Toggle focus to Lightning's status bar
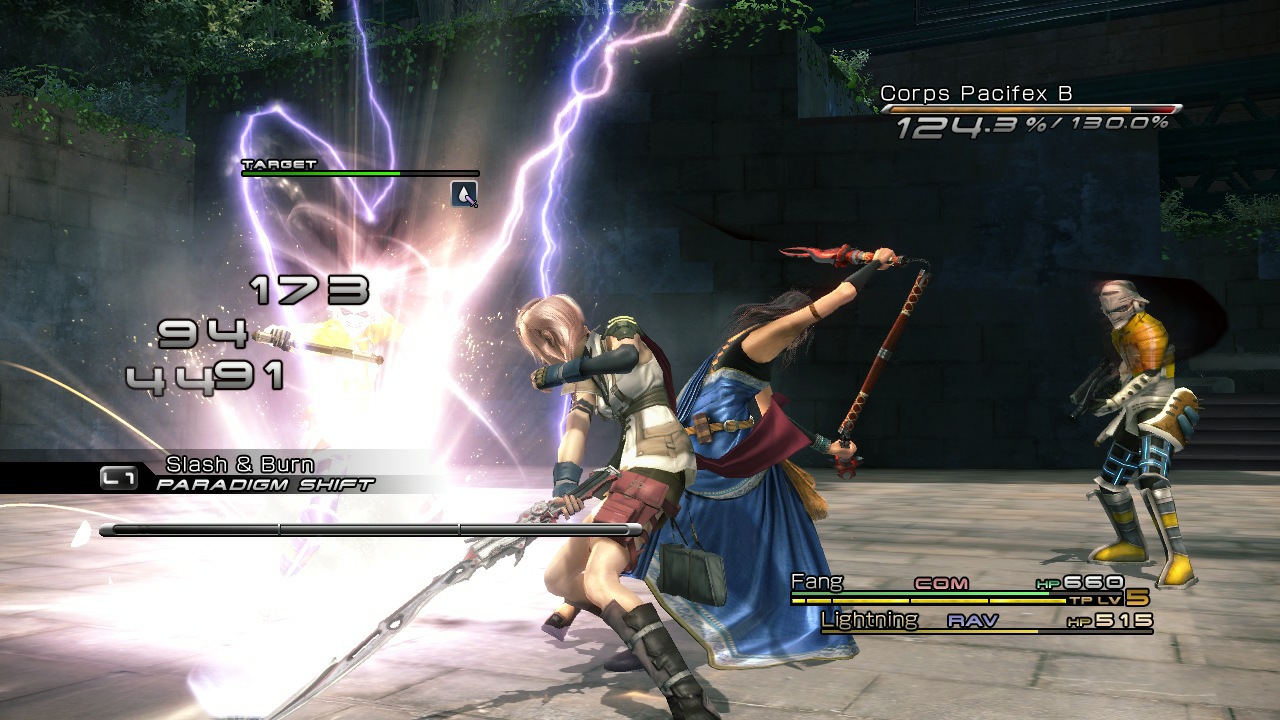 point(870,620)
